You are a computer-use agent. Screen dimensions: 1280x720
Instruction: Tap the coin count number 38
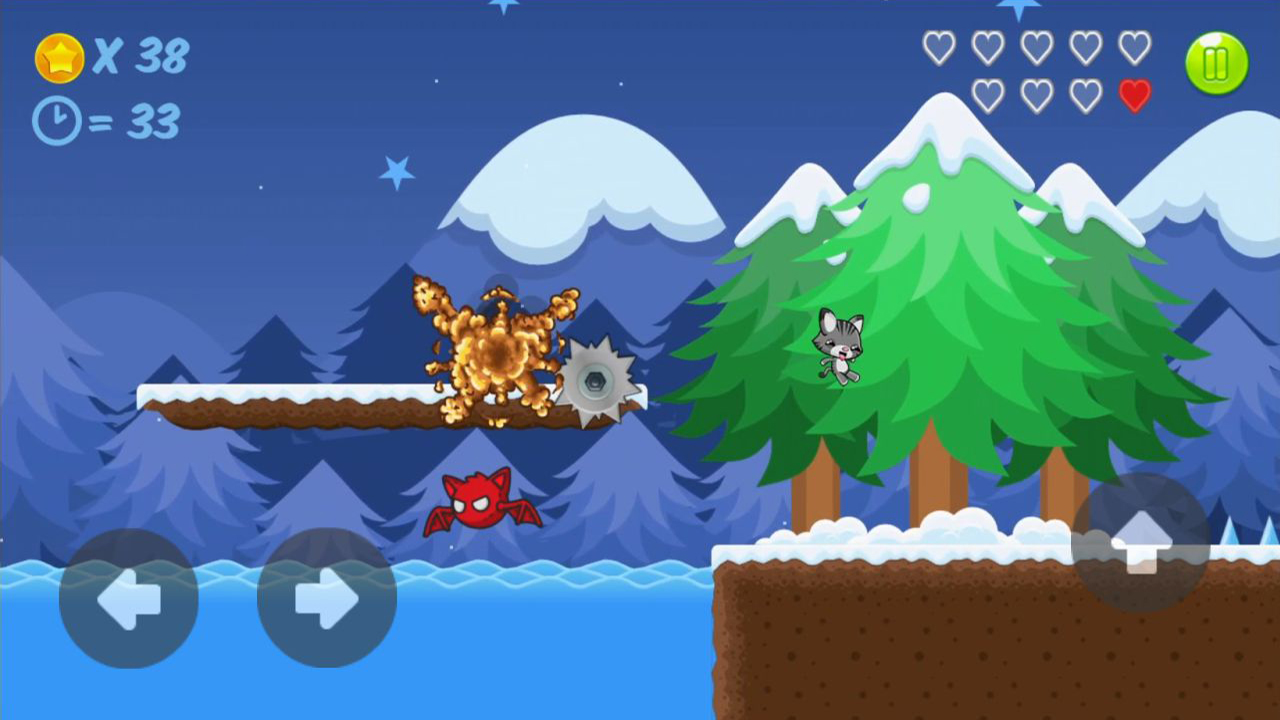point(160,57)
